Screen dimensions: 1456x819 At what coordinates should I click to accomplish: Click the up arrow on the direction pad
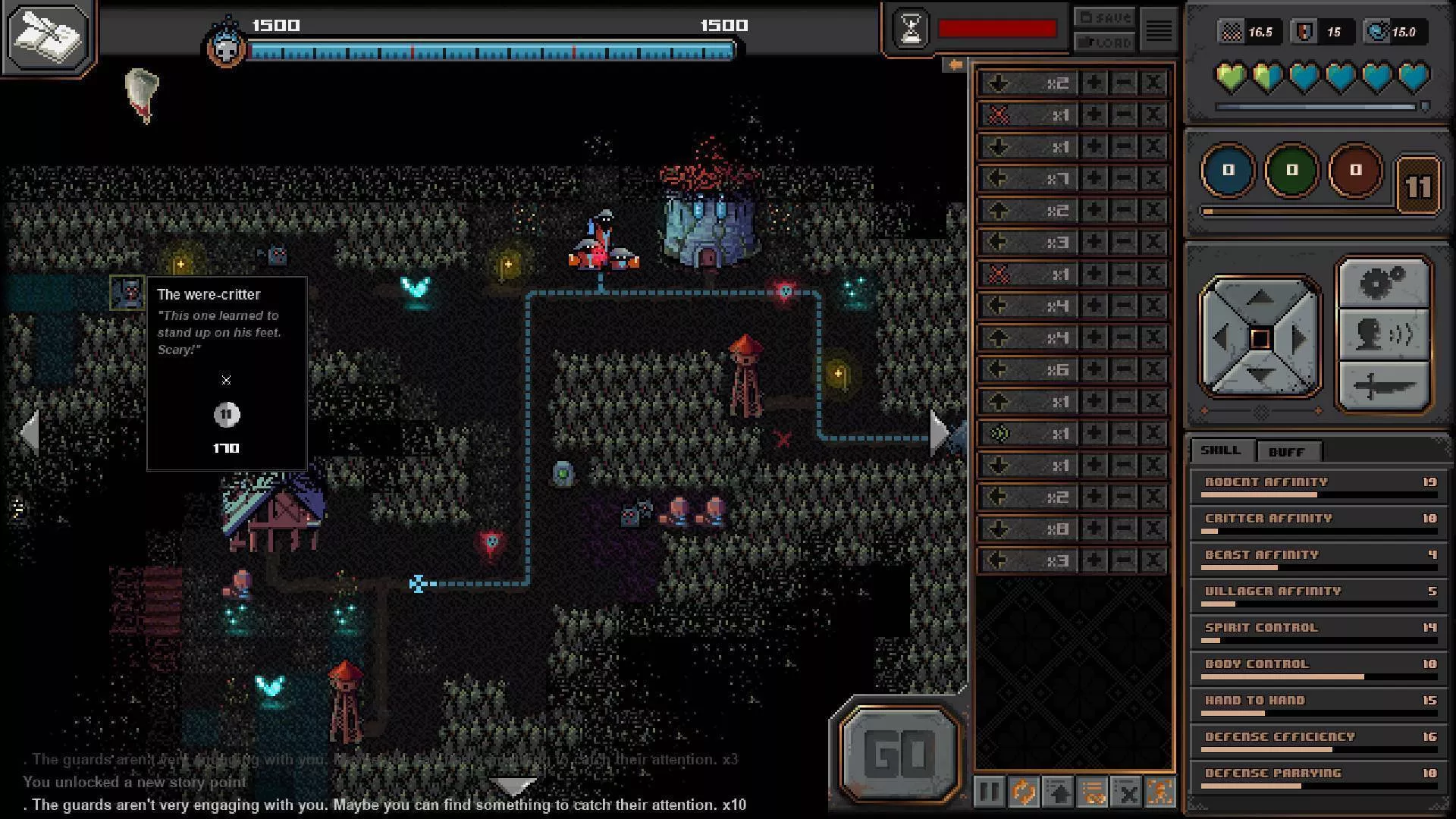point(1260,298)
